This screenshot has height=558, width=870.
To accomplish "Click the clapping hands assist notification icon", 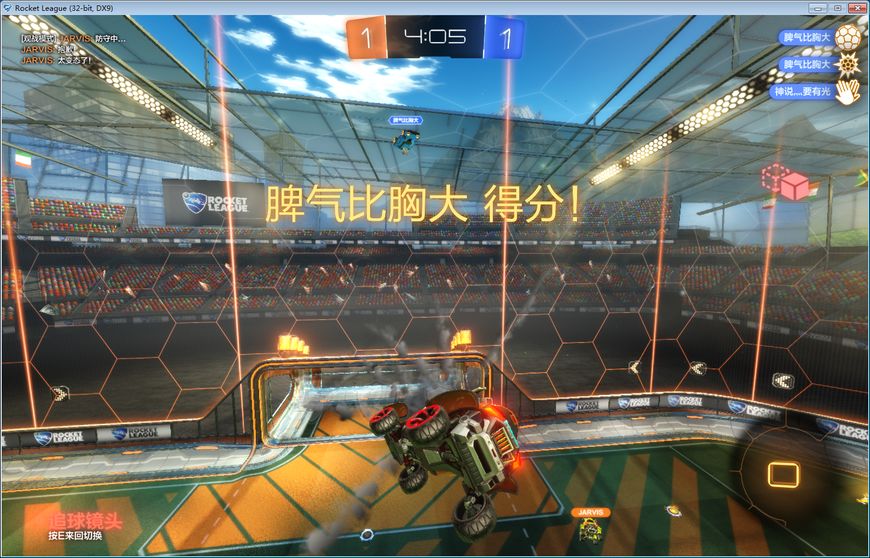I will (x=848, y=92).
